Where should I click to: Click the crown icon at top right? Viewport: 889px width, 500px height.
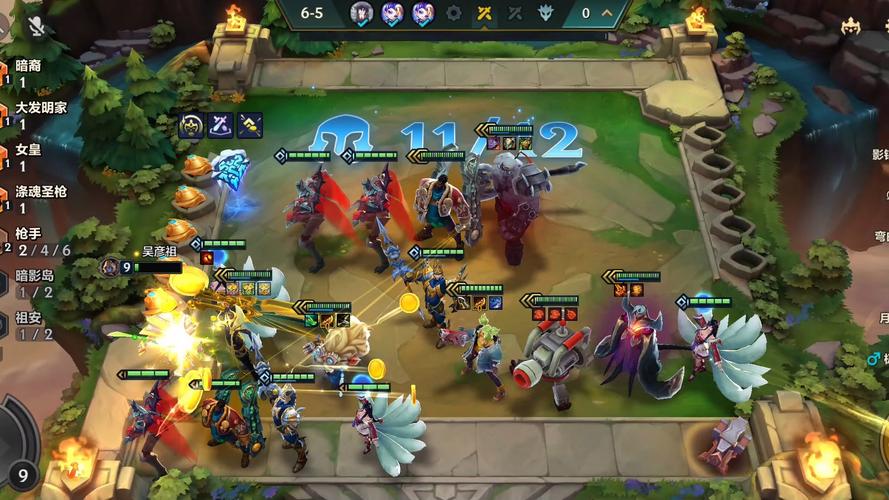(851, 25)
